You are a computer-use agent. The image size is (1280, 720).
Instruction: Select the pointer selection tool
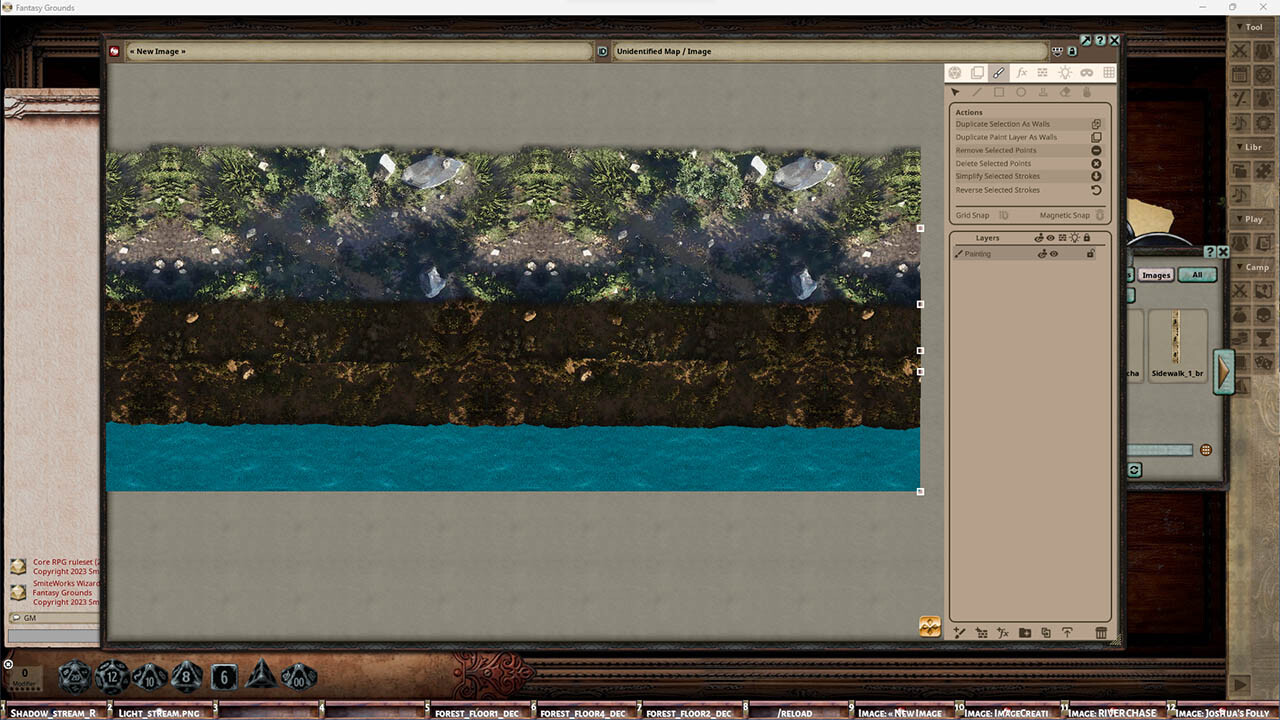[957, 91]
